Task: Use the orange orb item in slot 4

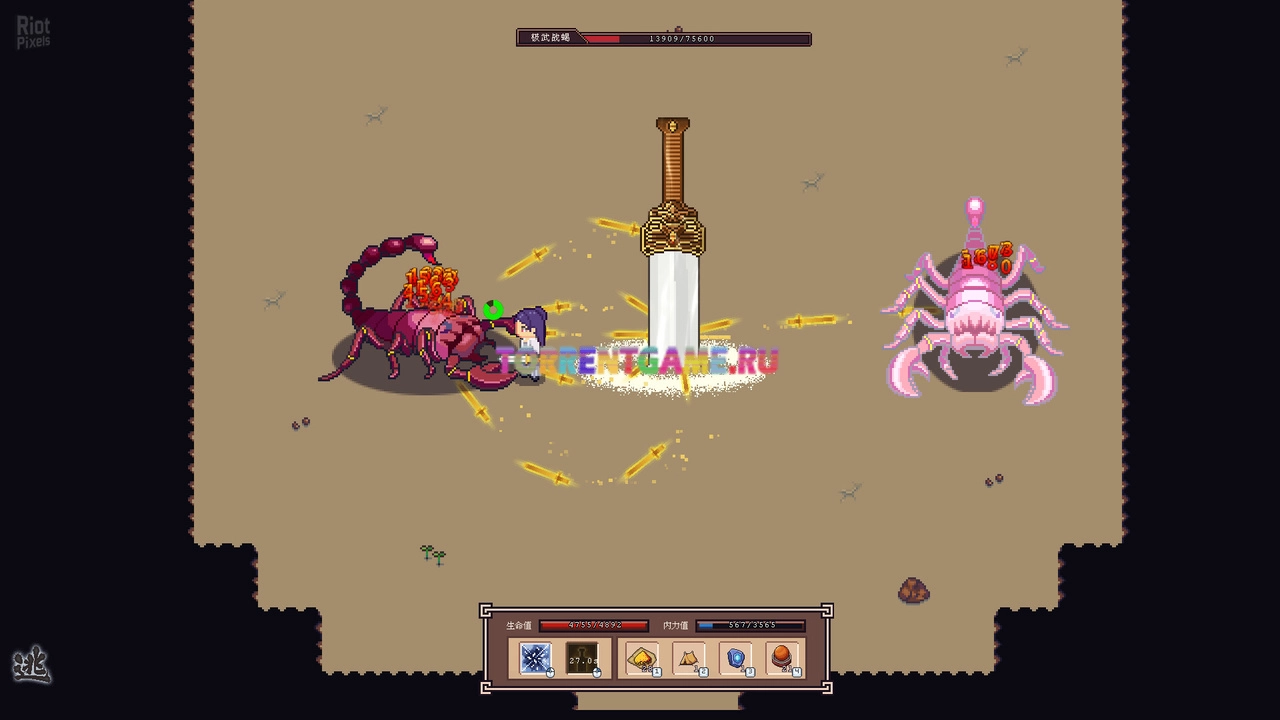Action: (782, 658)
